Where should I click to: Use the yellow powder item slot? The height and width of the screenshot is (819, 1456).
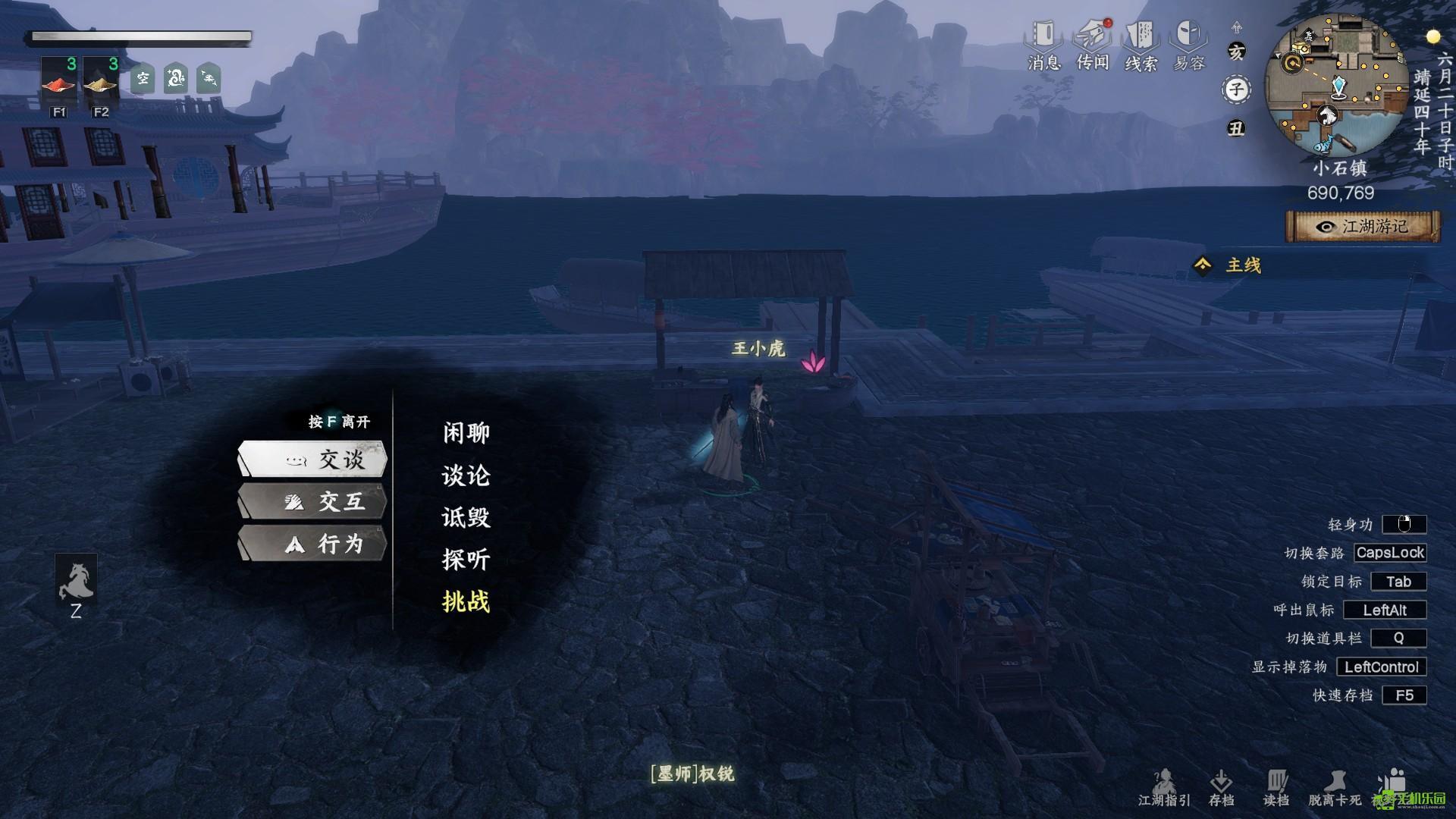(101, 80)
